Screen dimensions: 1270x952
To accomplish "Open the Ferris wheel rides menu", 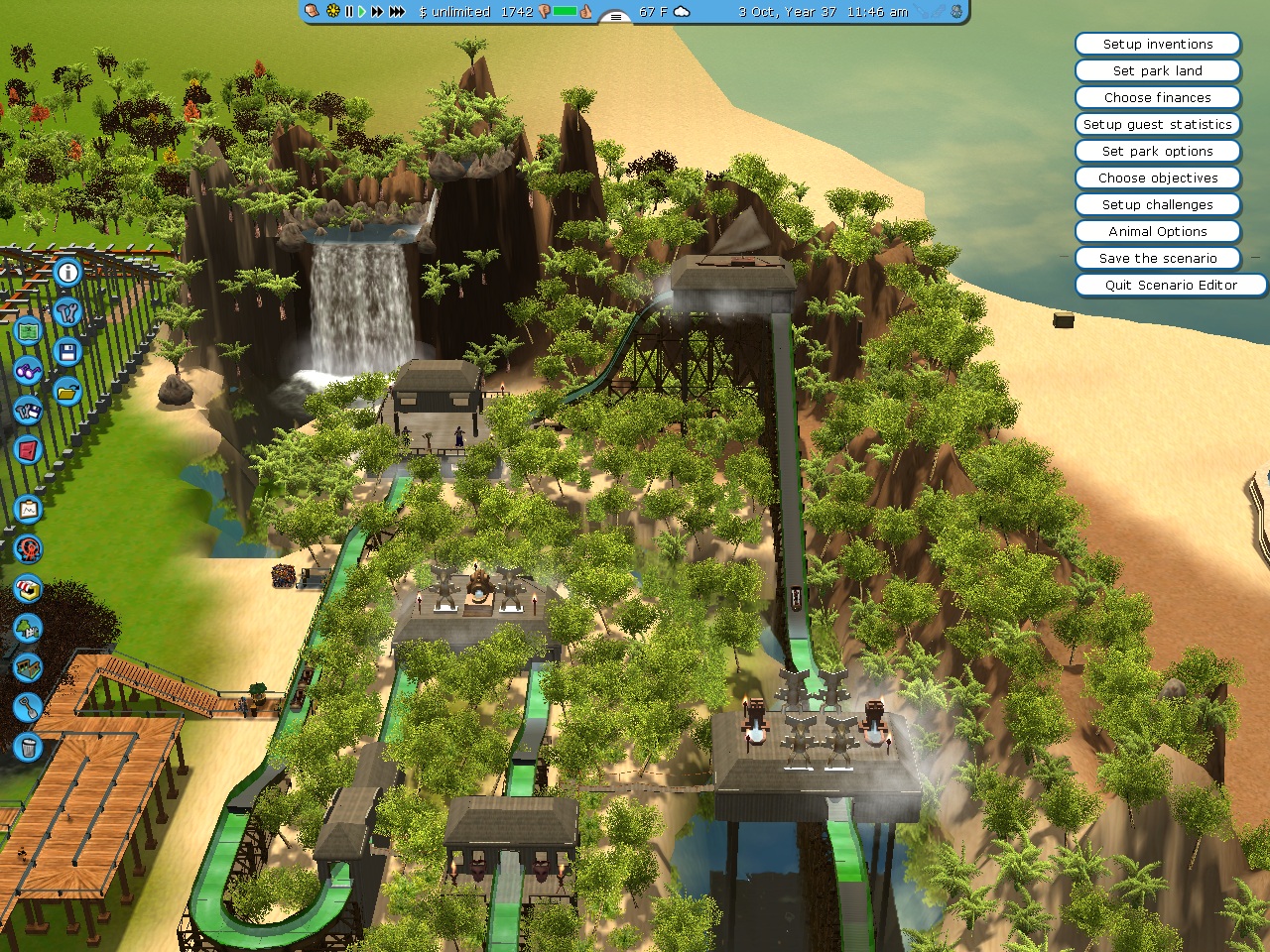I will 29,548.
